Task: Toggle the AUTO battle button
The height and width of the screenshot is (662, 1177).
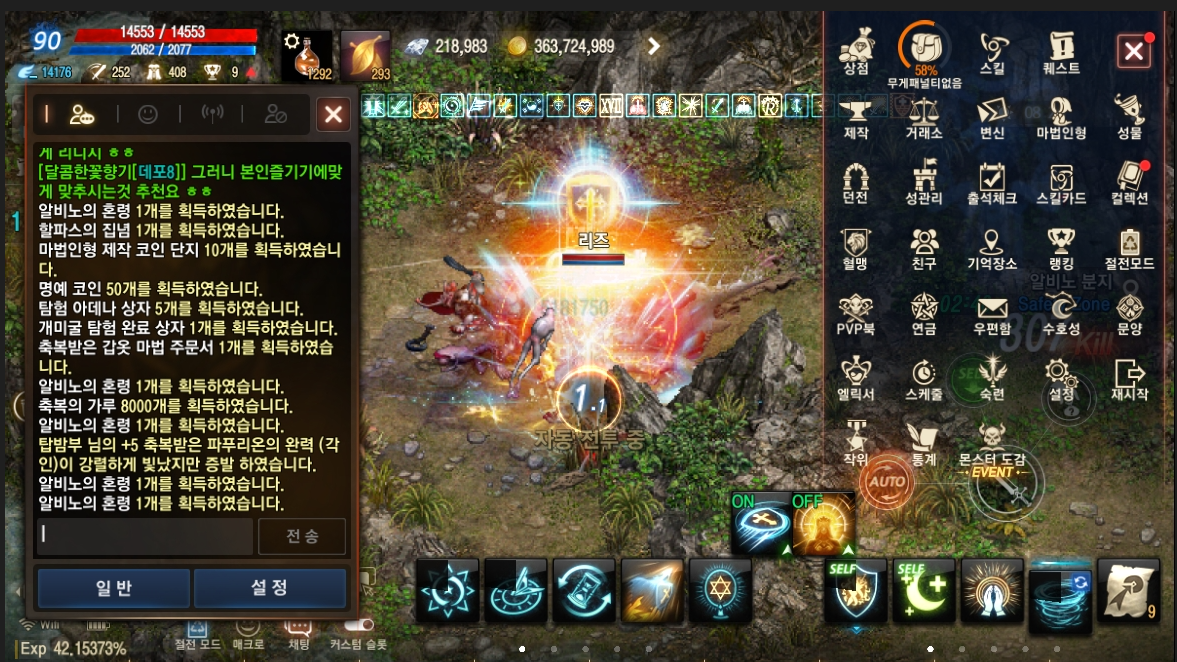Action: point(886,481)
